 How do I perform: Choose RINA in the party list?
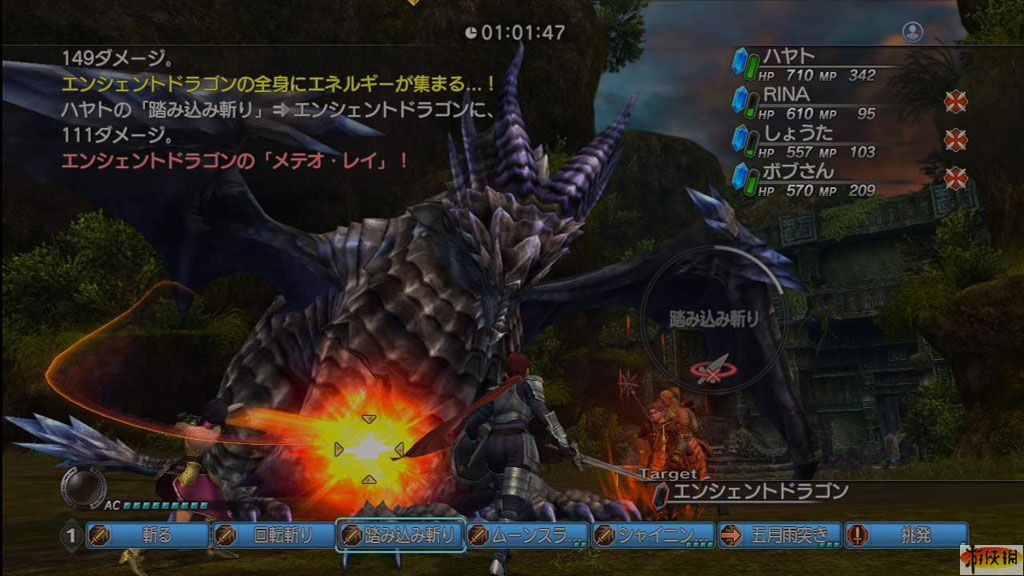coord(786,93)
